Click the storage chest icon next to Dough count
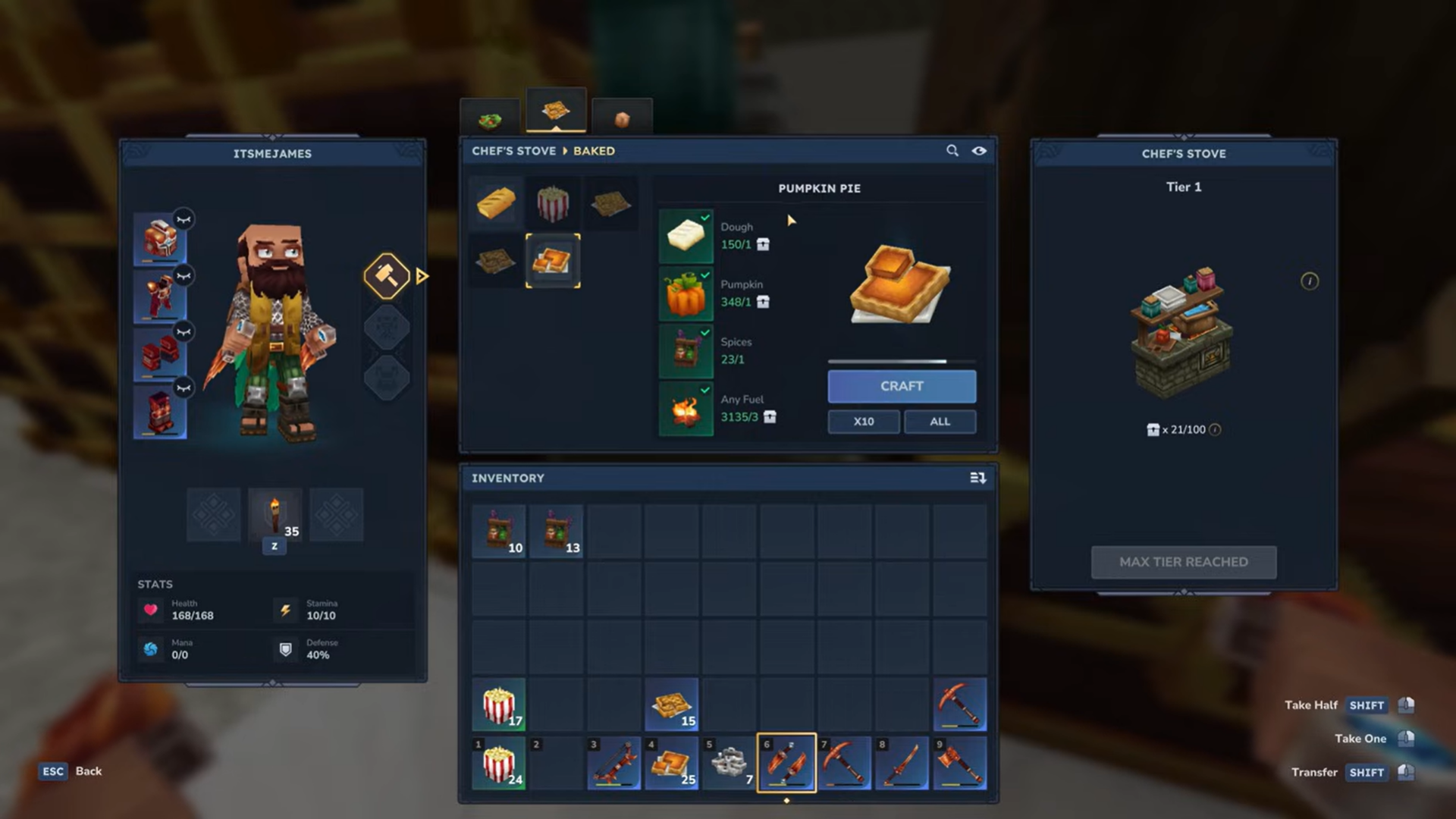1456x819 pixels. tap(764, 244)
